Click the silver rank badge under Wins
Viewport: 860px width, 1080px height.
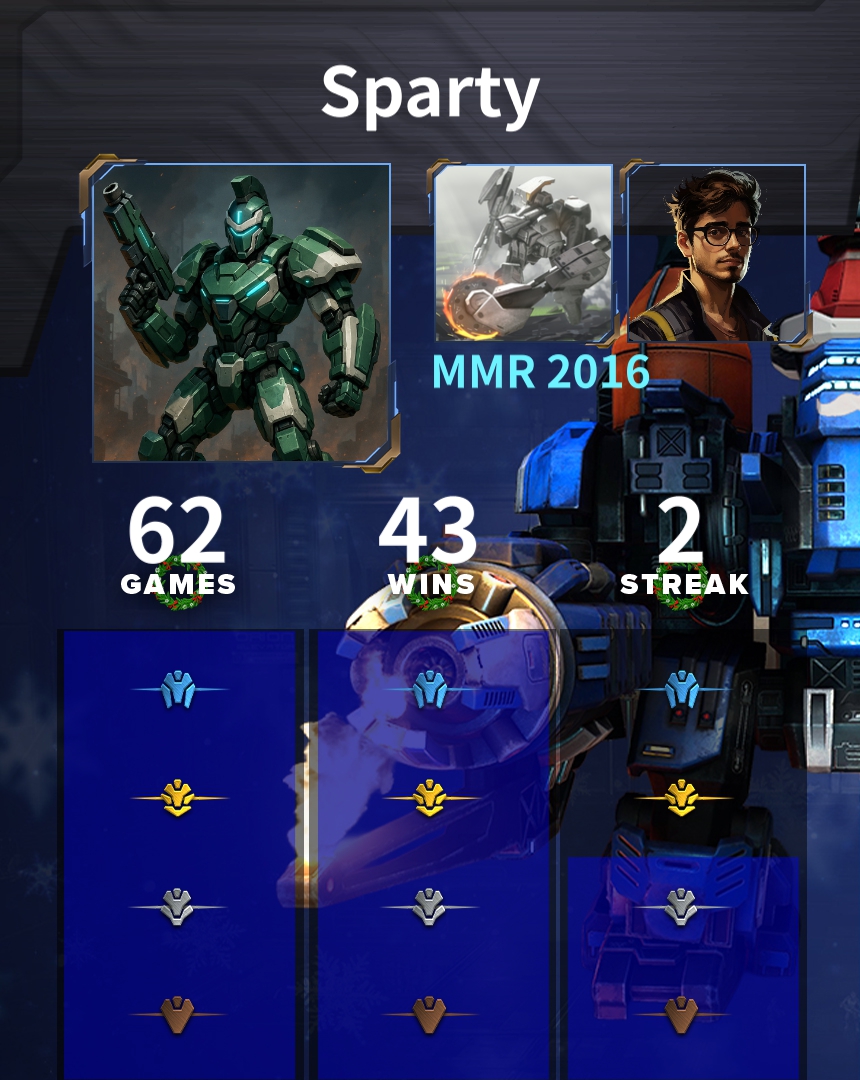[429, 907]
